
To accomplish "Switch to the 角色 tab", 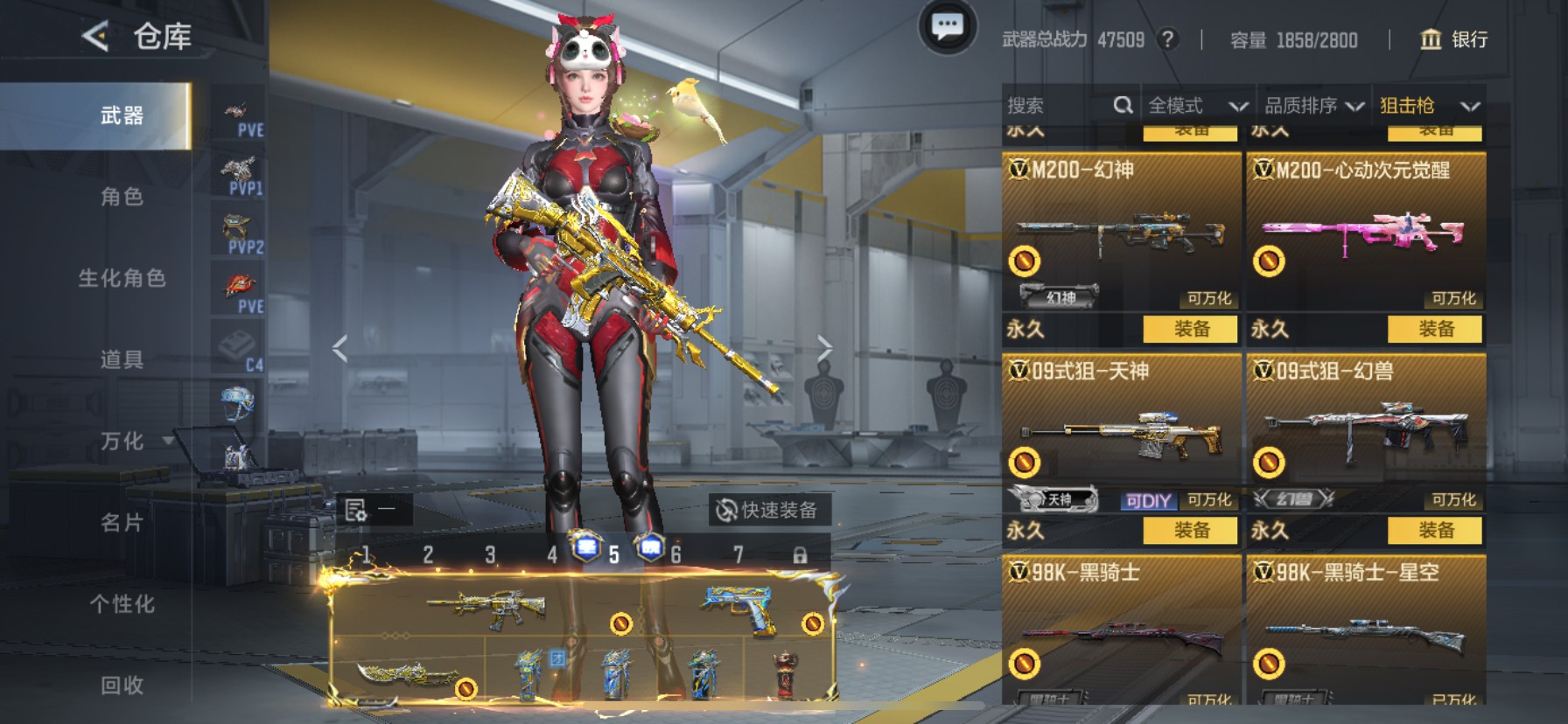I will coord(122,197).
